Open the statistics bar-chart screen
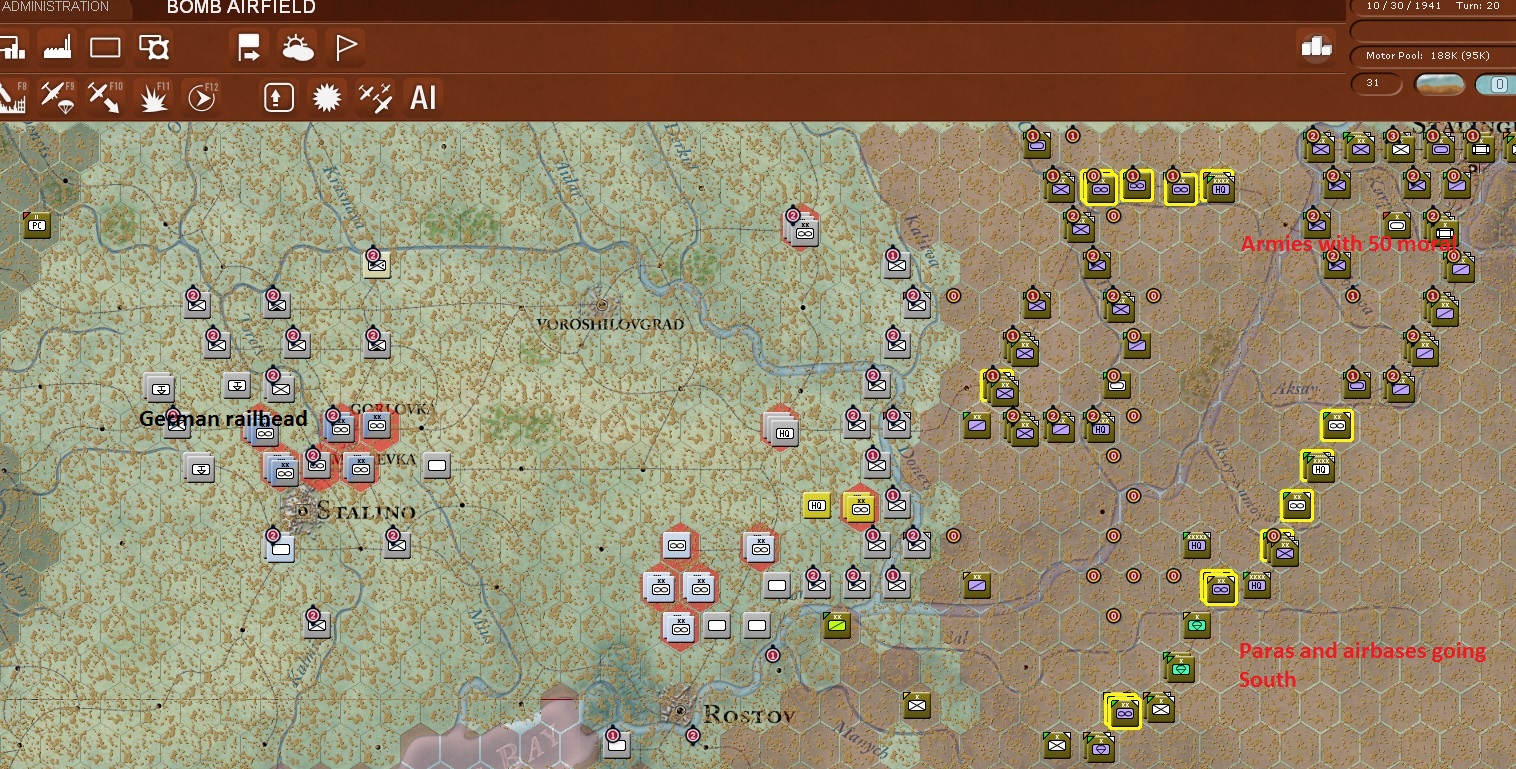This screenshot has height=769, width=1516. pyautogui.click(x=13, y=47)
